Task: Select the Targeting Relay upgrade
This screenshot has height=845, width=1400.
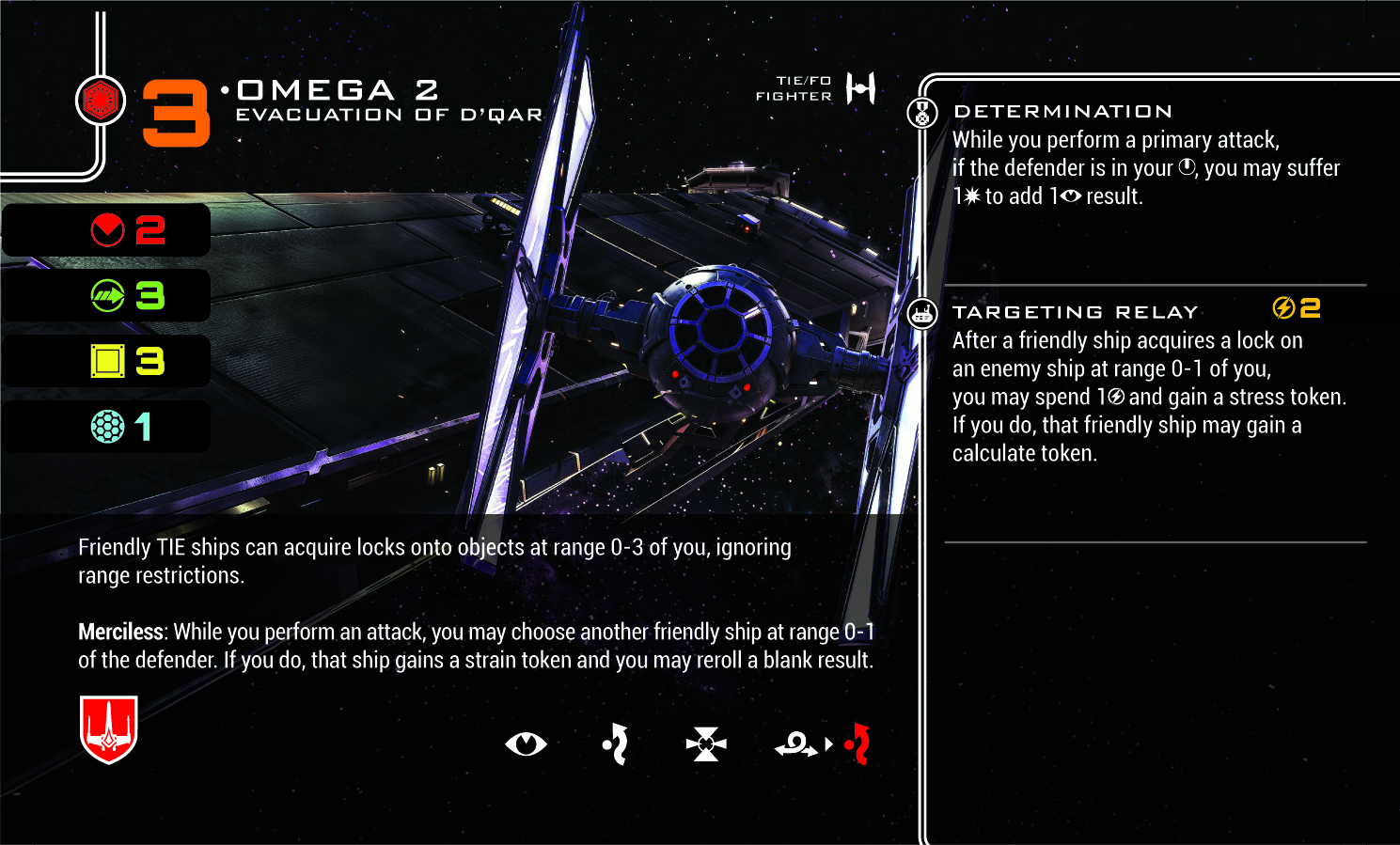Action: 1075,312
